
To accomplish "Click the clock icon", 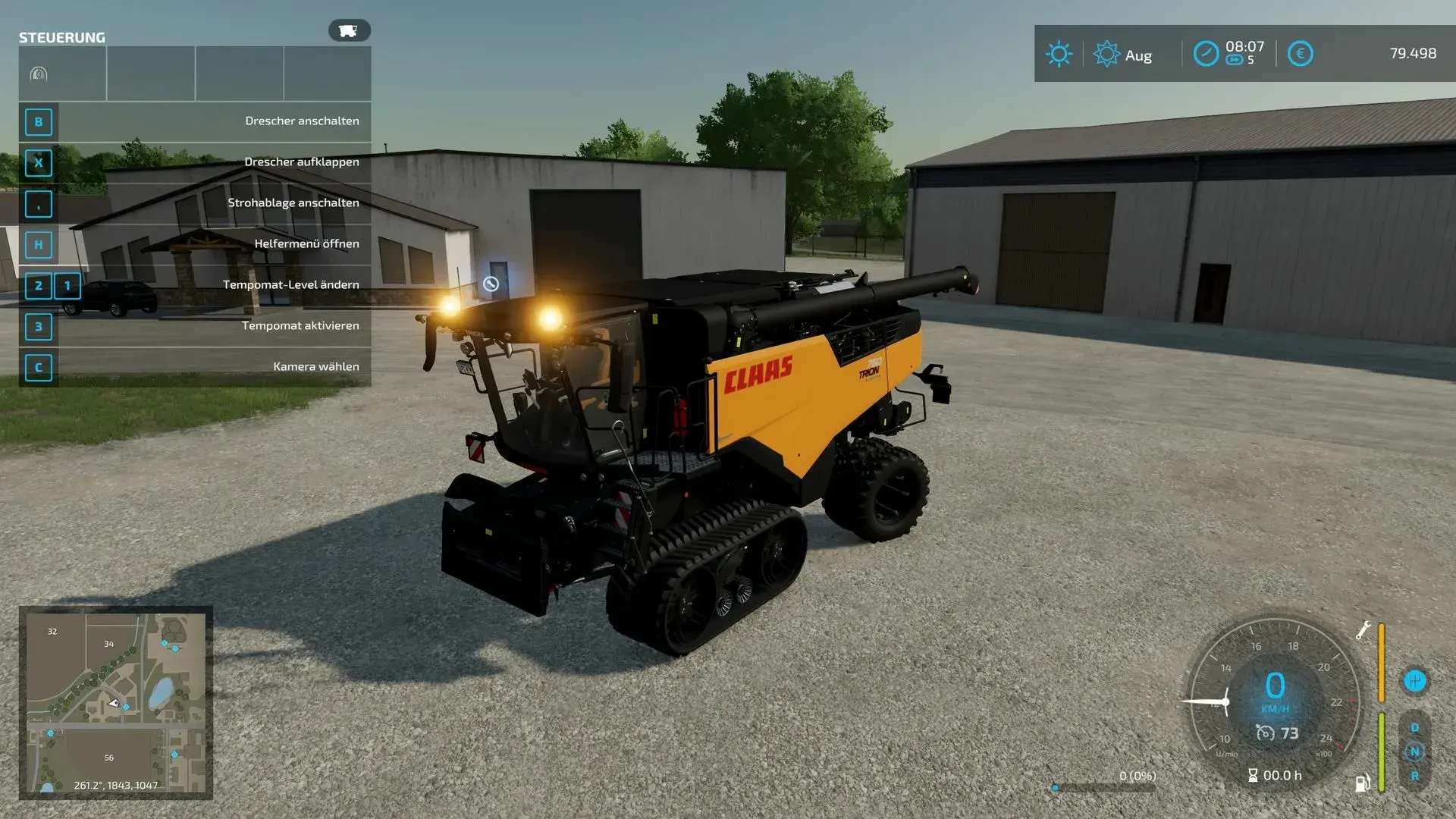I will point(1206,54).
